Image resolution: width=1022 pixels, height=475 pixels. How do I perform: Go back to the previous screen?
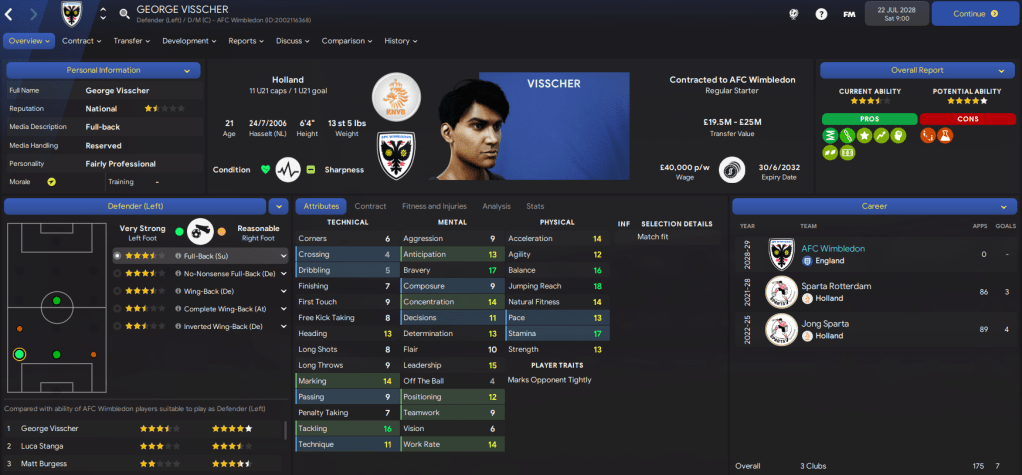(10, 14)
